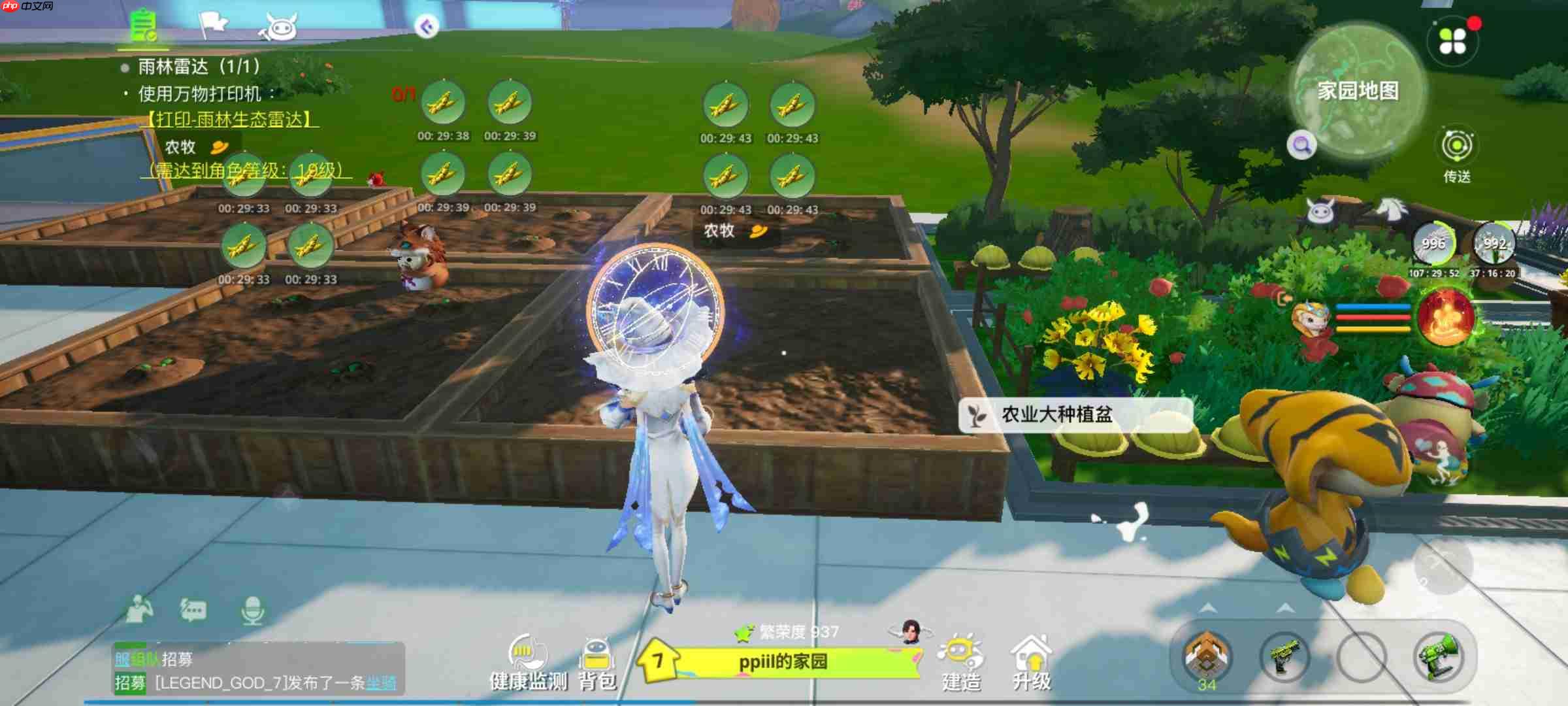
Task: Select the 农牧 hat tag on the planter
Action: [x=732, y=231]
